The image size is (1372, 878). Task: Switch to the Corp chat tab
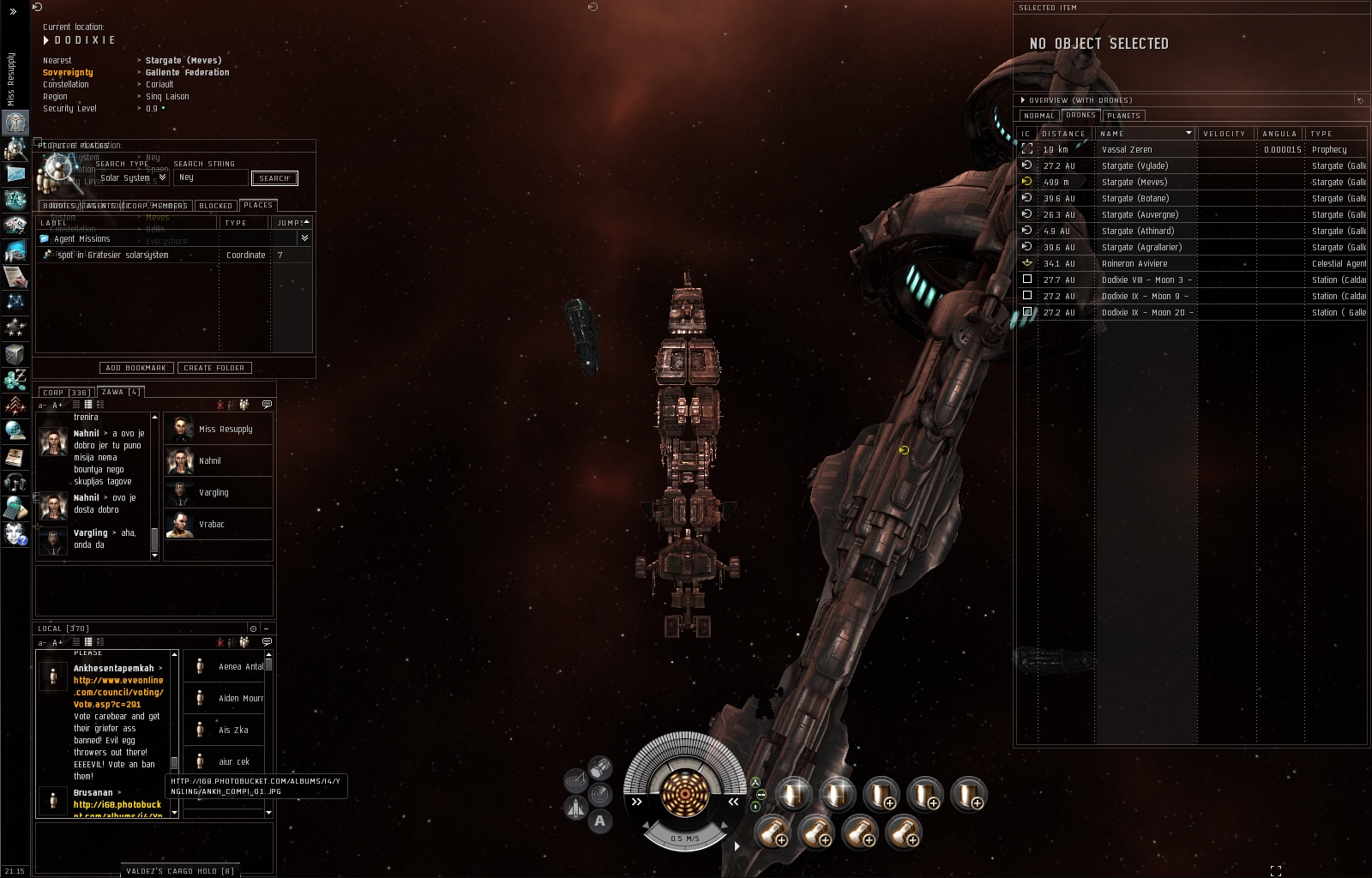(66, 393)
